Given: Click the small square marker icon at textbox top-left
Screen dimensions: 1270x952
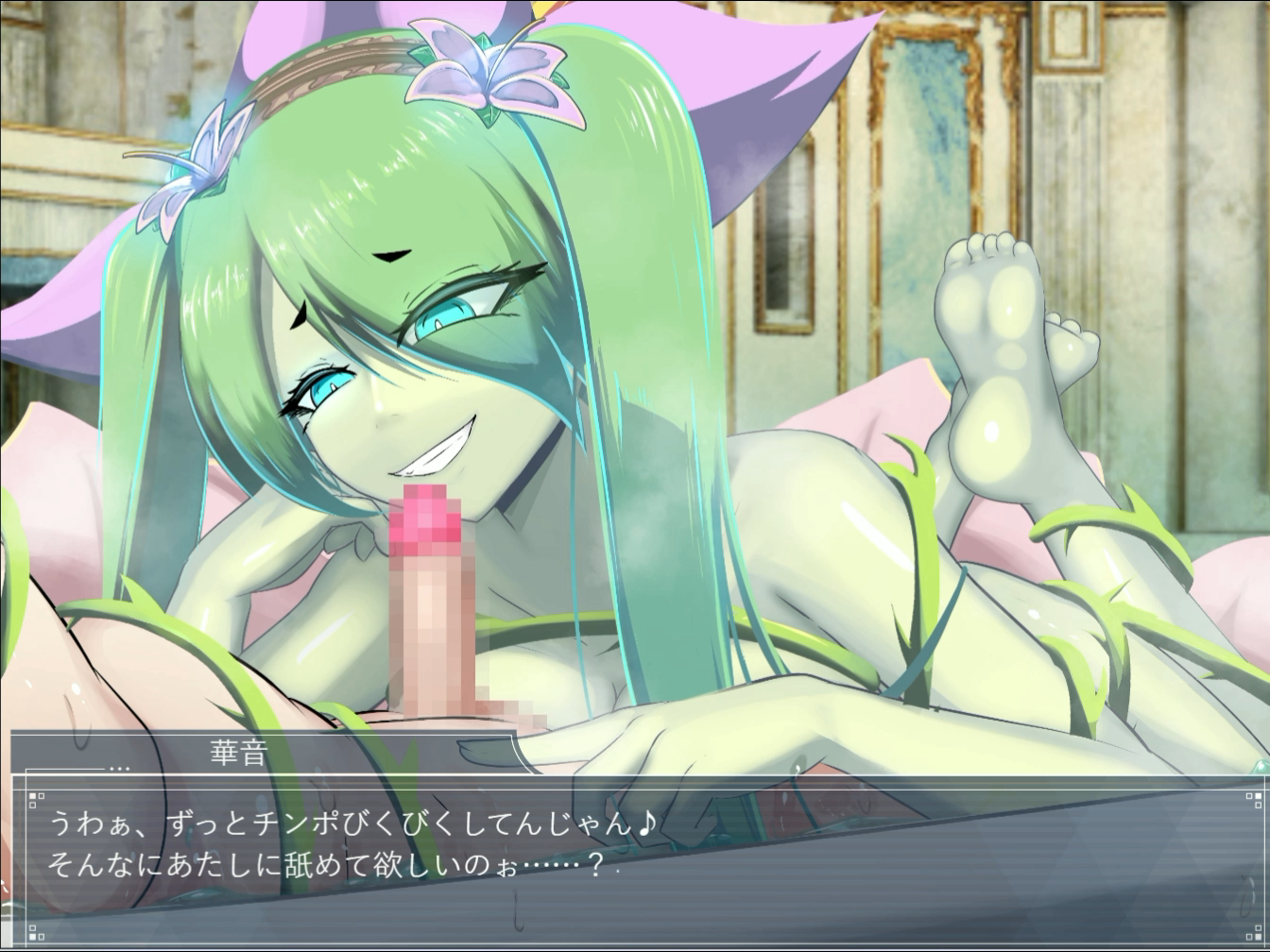Looking at the screenshot, I should (x=33, y=796).
